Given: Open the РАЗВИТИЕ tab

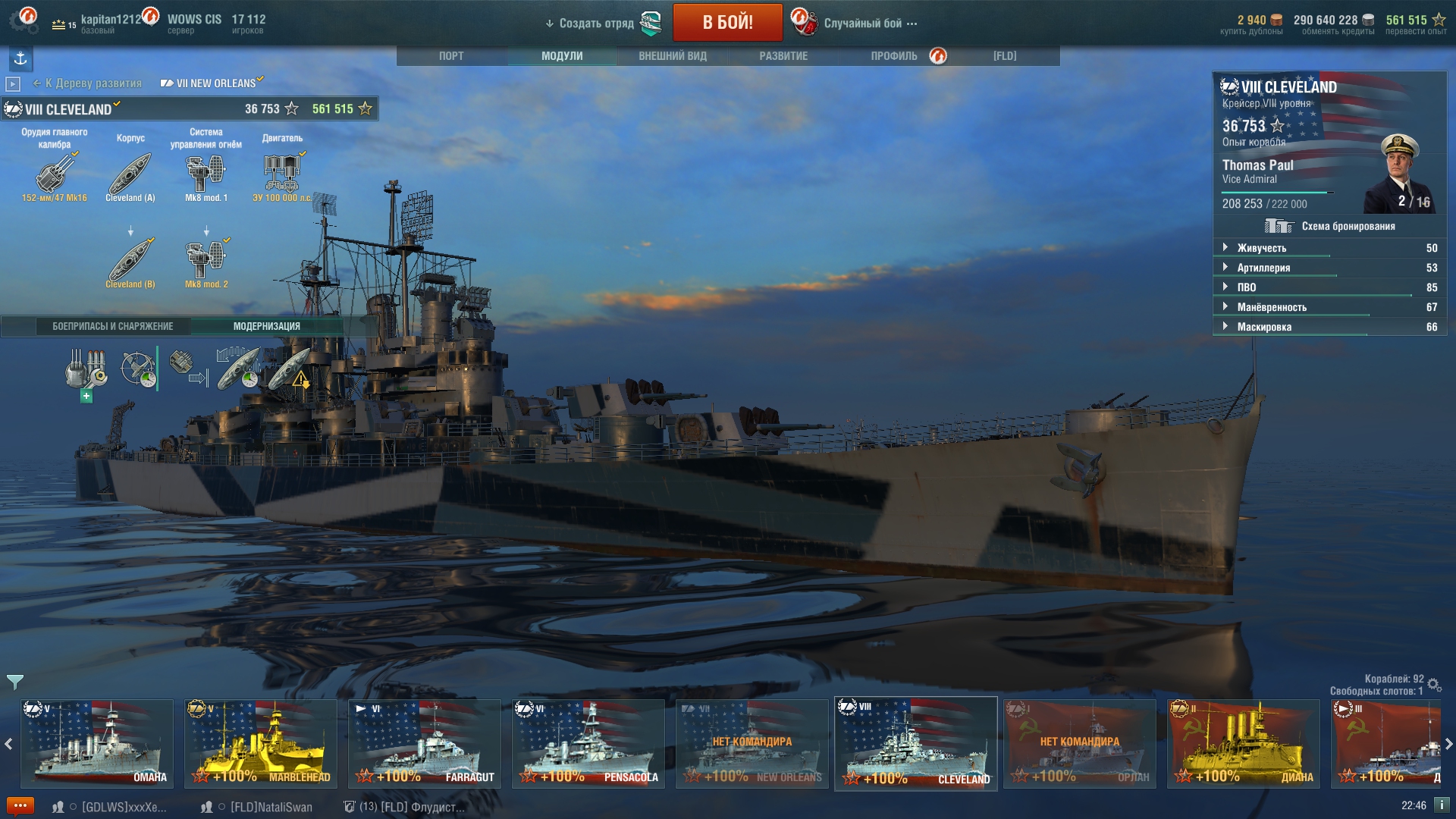Looking at the screenshot, I should [x=783, y=56].
